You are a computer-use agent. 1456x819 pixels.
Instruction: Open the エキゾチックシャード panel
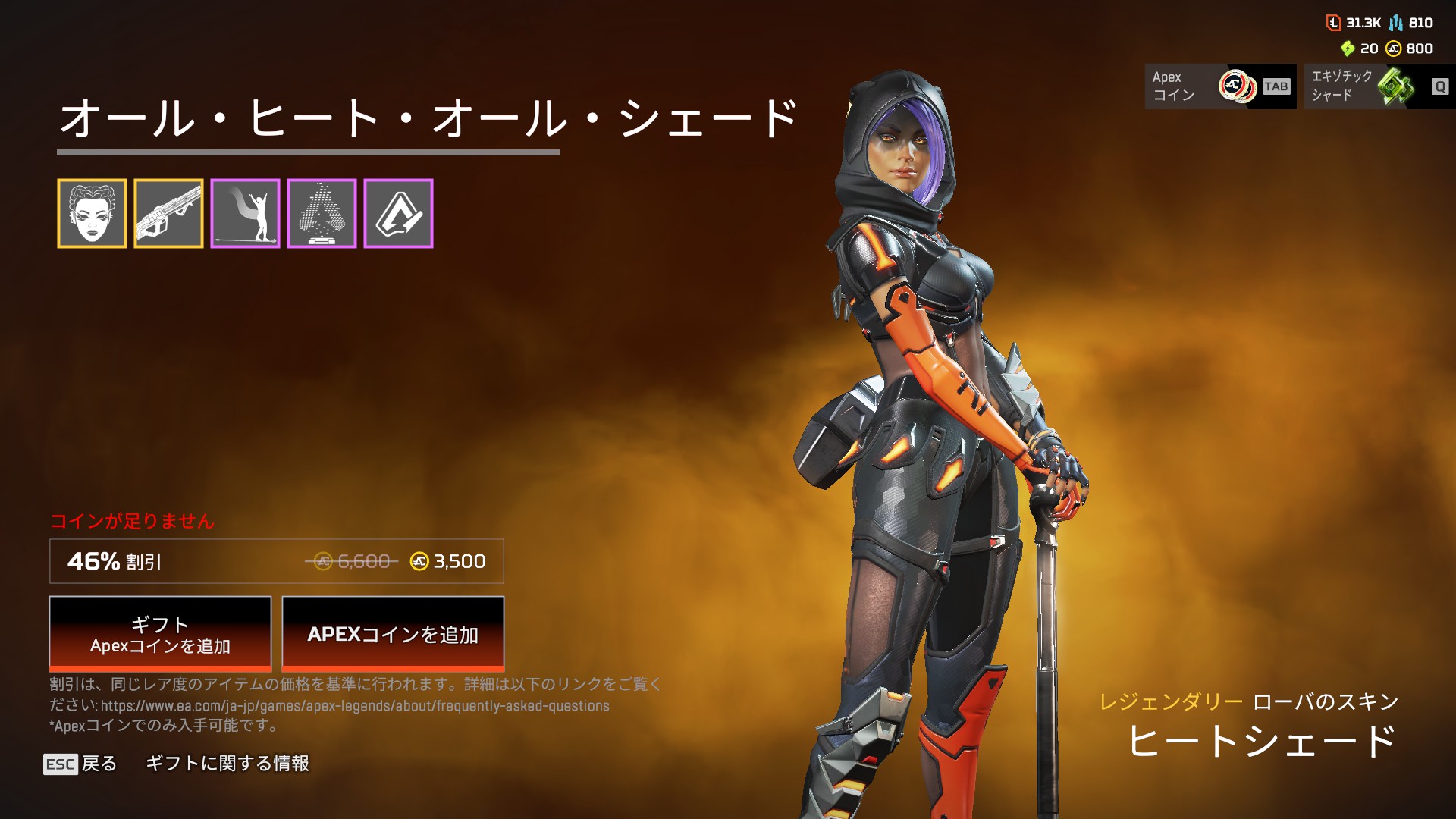(1379, 86)
